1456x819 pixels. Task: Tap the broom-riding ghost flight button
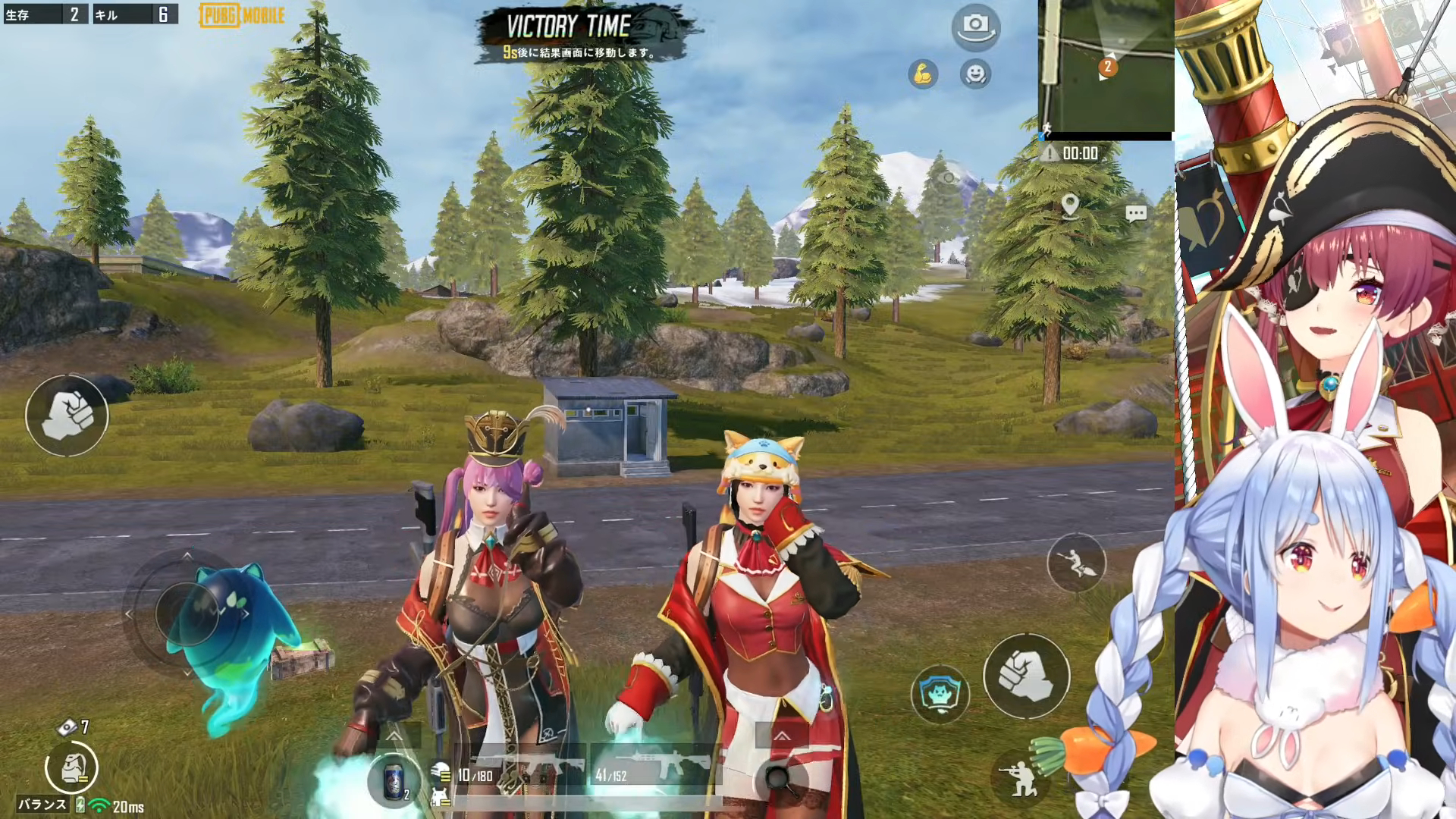pyautogui.click(x=1076, y=562)
